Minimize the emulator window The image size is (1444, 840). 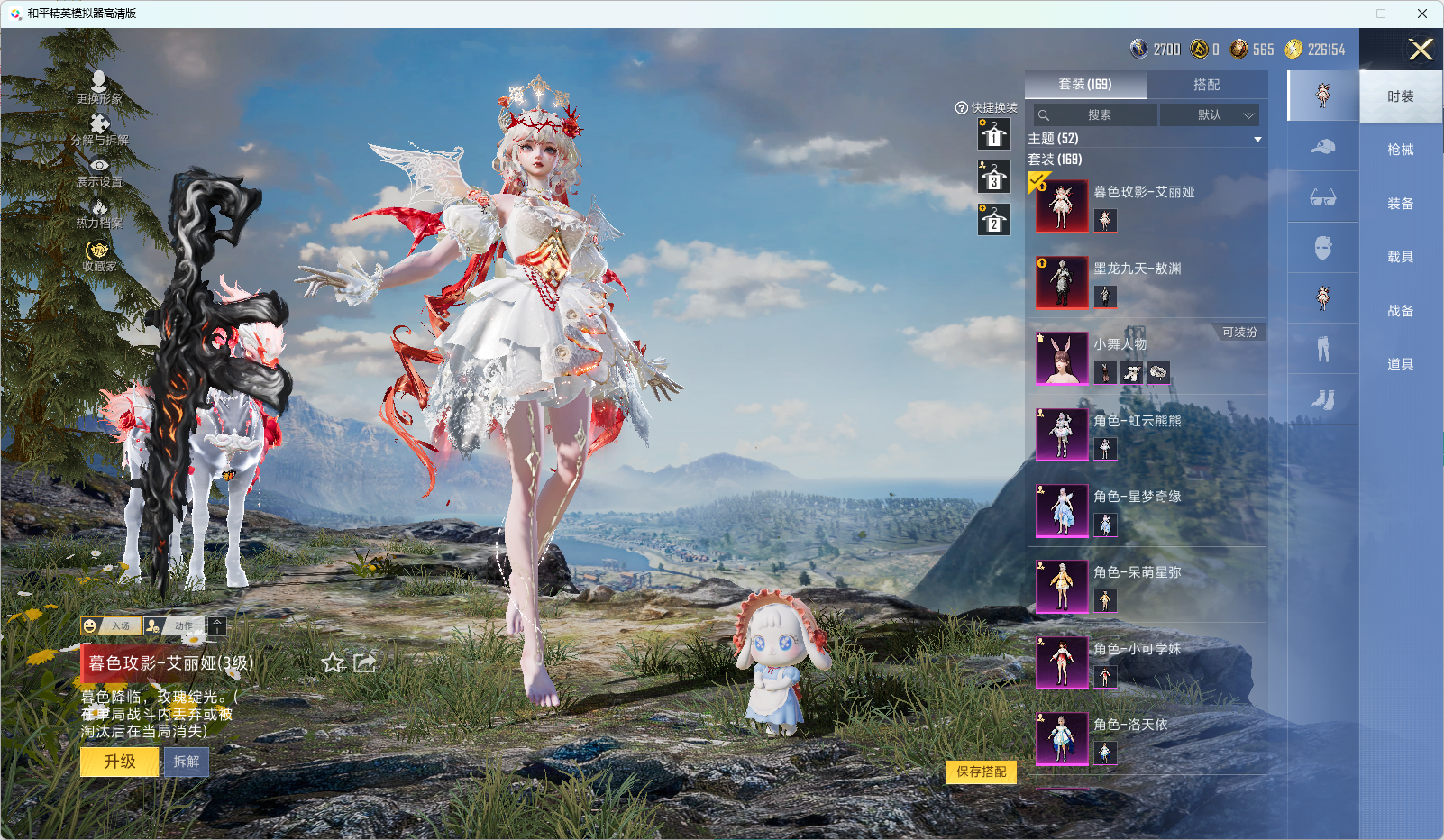click(1339, 14)
